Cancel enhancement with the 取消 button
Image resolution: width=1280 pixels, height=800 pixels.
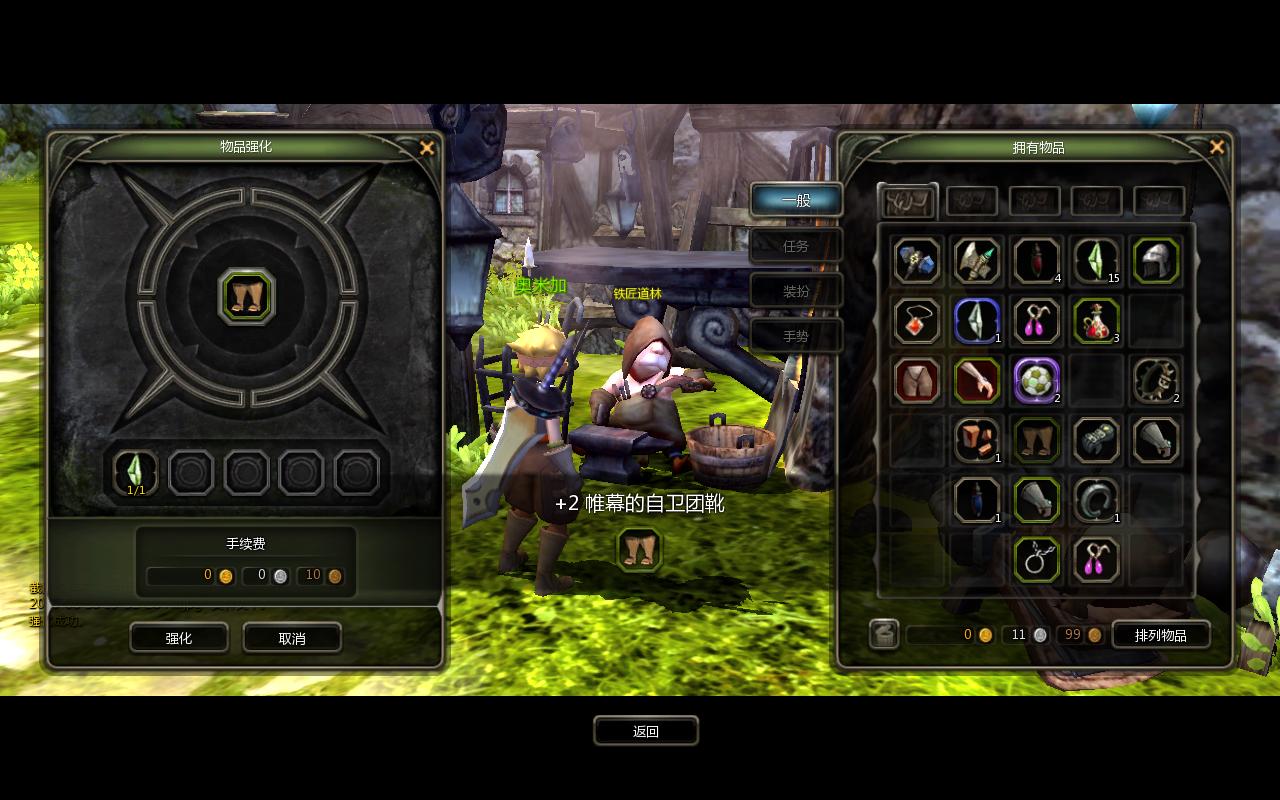[292, 638]
